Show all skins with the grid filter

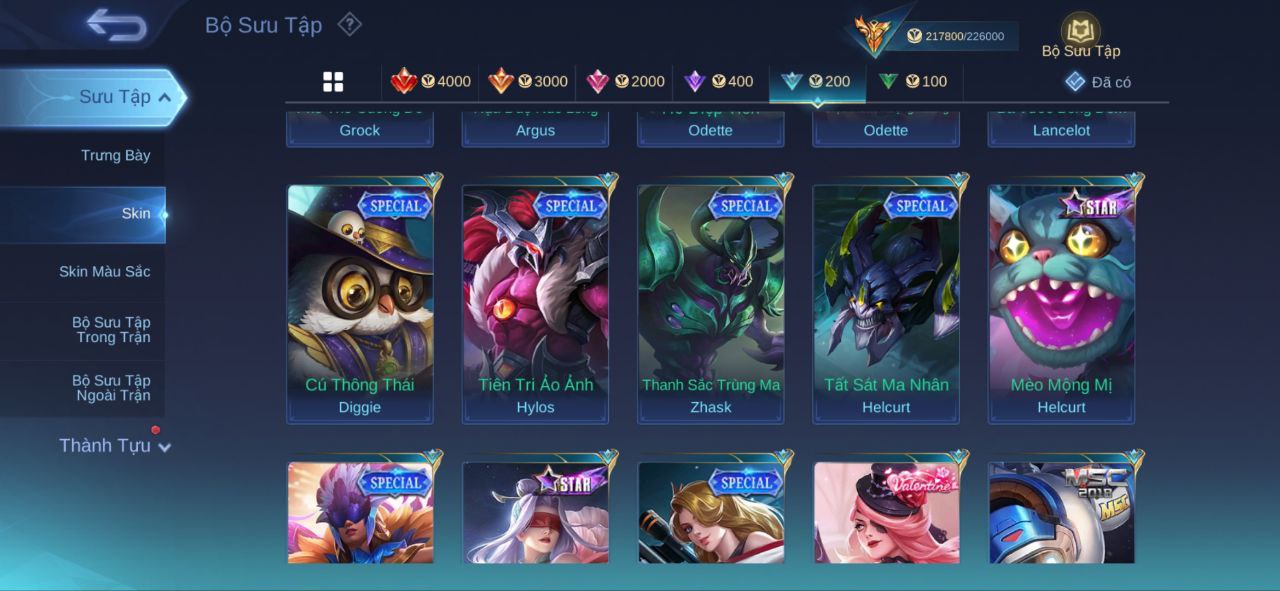coord(333,82)
